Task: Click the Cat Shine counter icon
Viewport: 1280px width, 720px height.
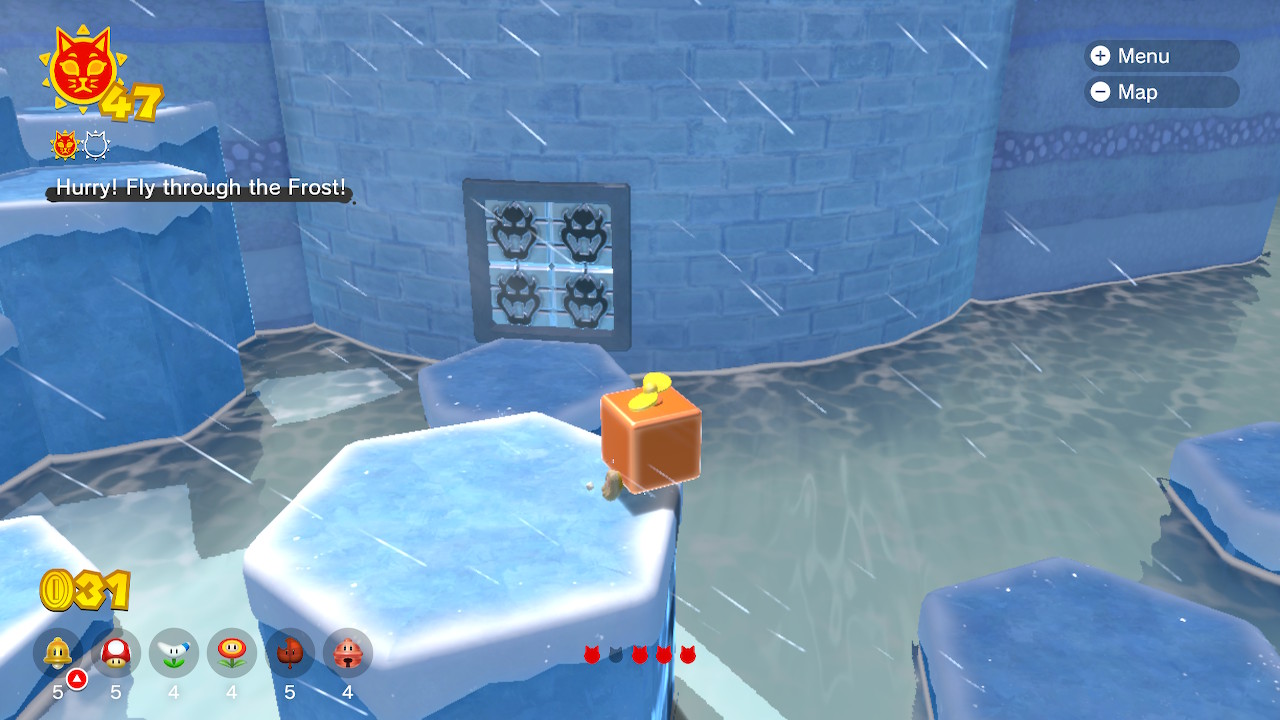Action: click(79, 73)
